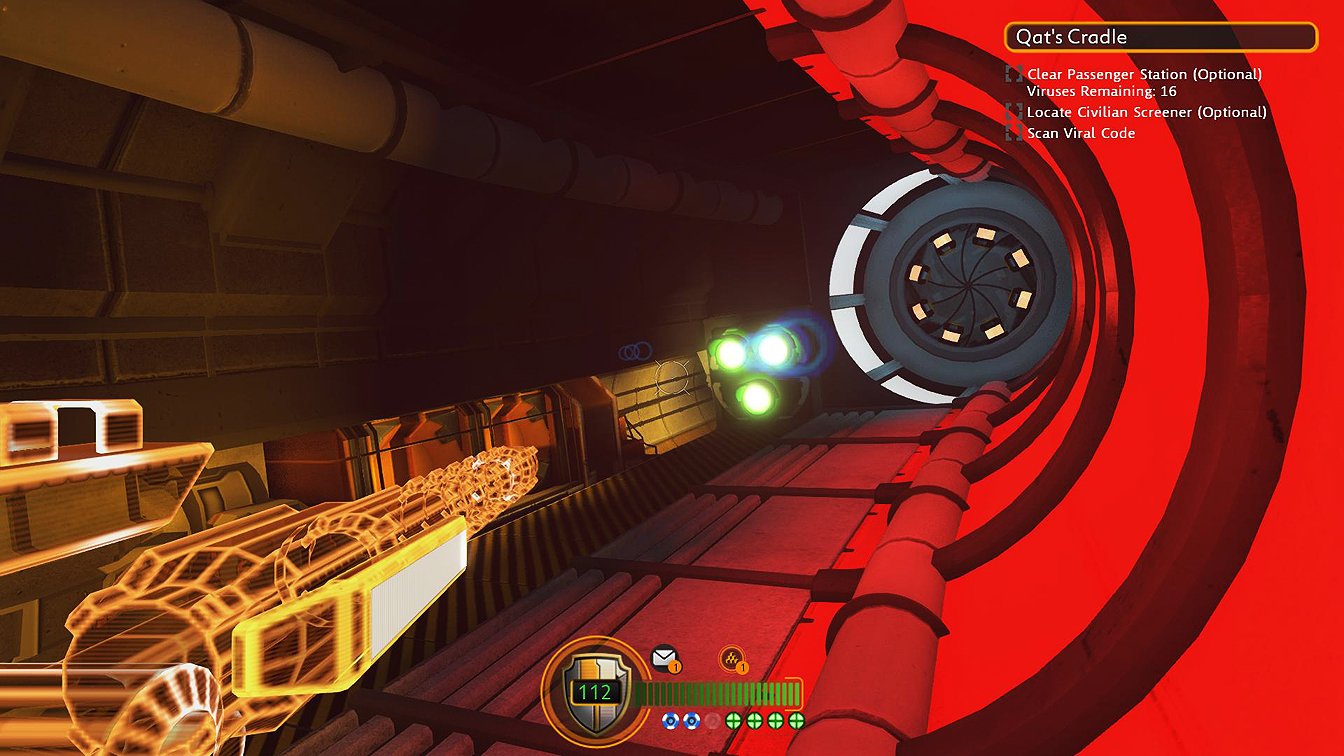Image resolution: width=1344 pixels, height=756 pixels.
Task: Select the Scan Viral Code objective
Action: point(1080,133)
